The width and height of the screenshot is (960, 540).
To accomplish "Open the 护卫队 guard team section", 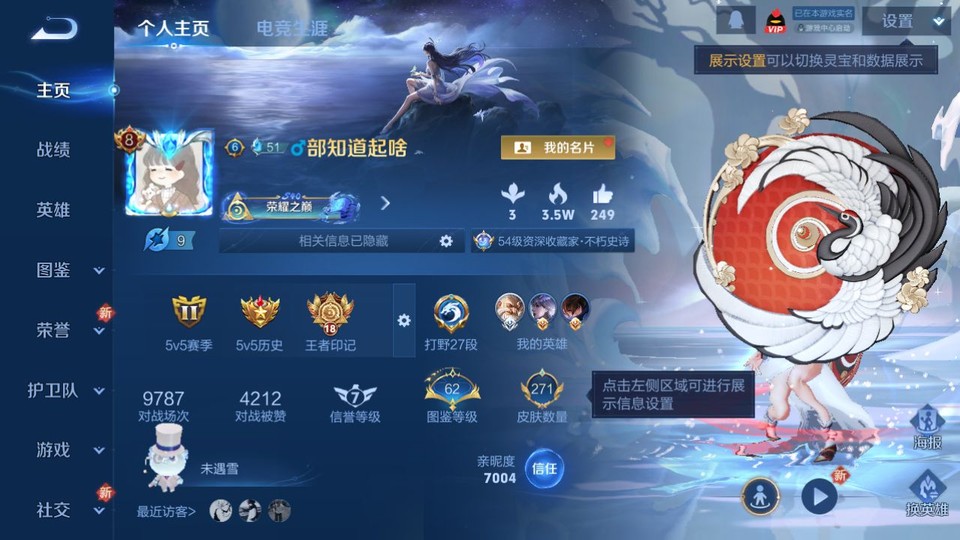I will [58, 390].
